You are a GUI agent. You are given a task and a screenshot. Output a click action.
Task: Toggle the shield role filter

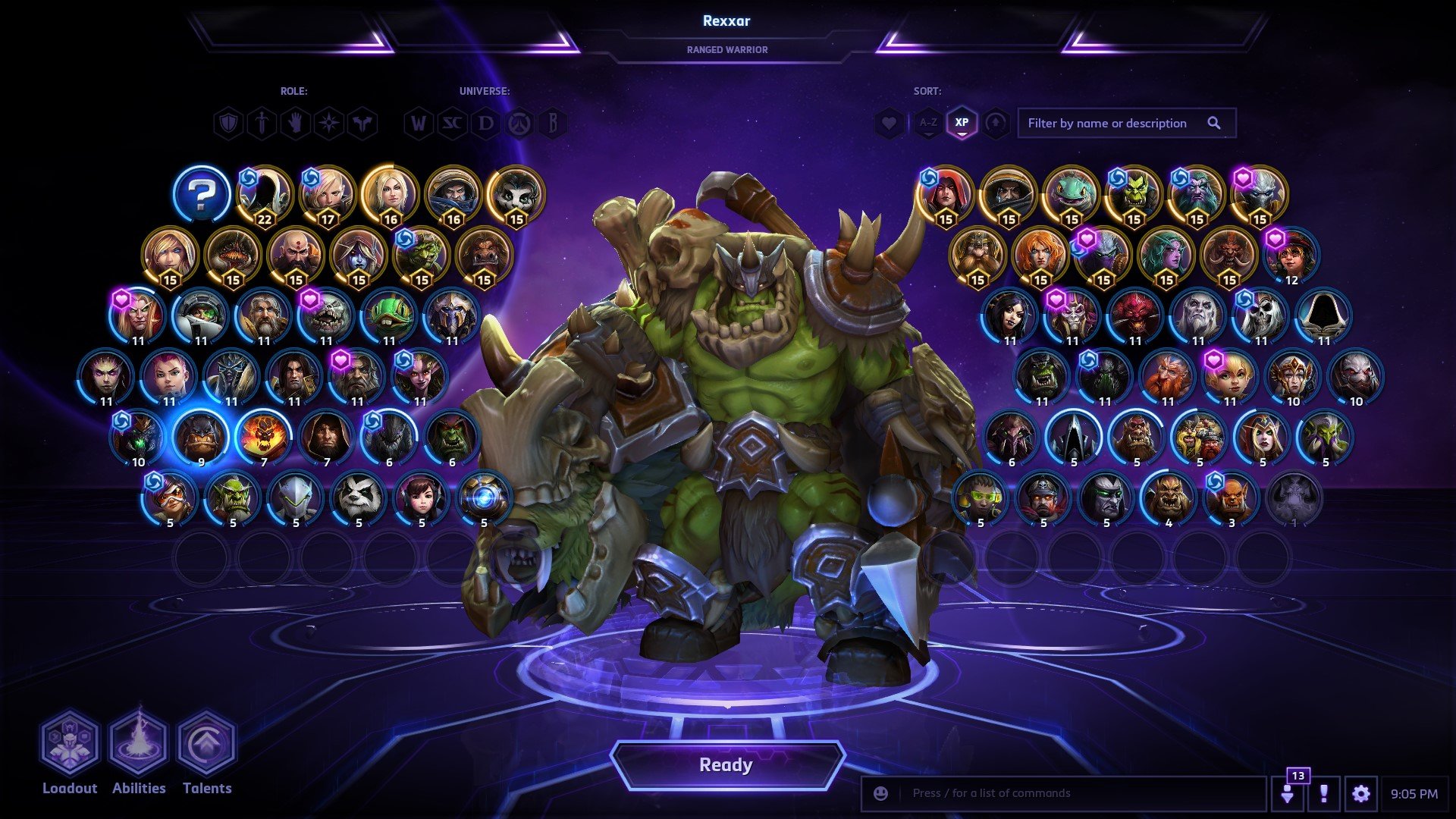pos(228,123)
